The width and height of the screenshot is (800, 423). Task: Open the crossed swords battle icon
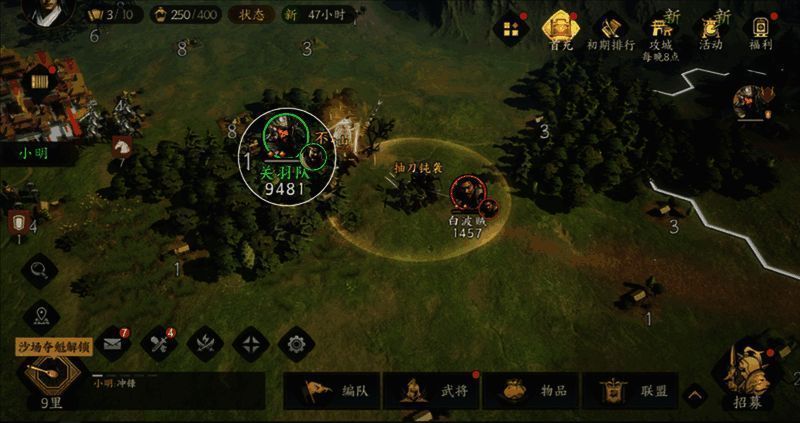point(204,344)
